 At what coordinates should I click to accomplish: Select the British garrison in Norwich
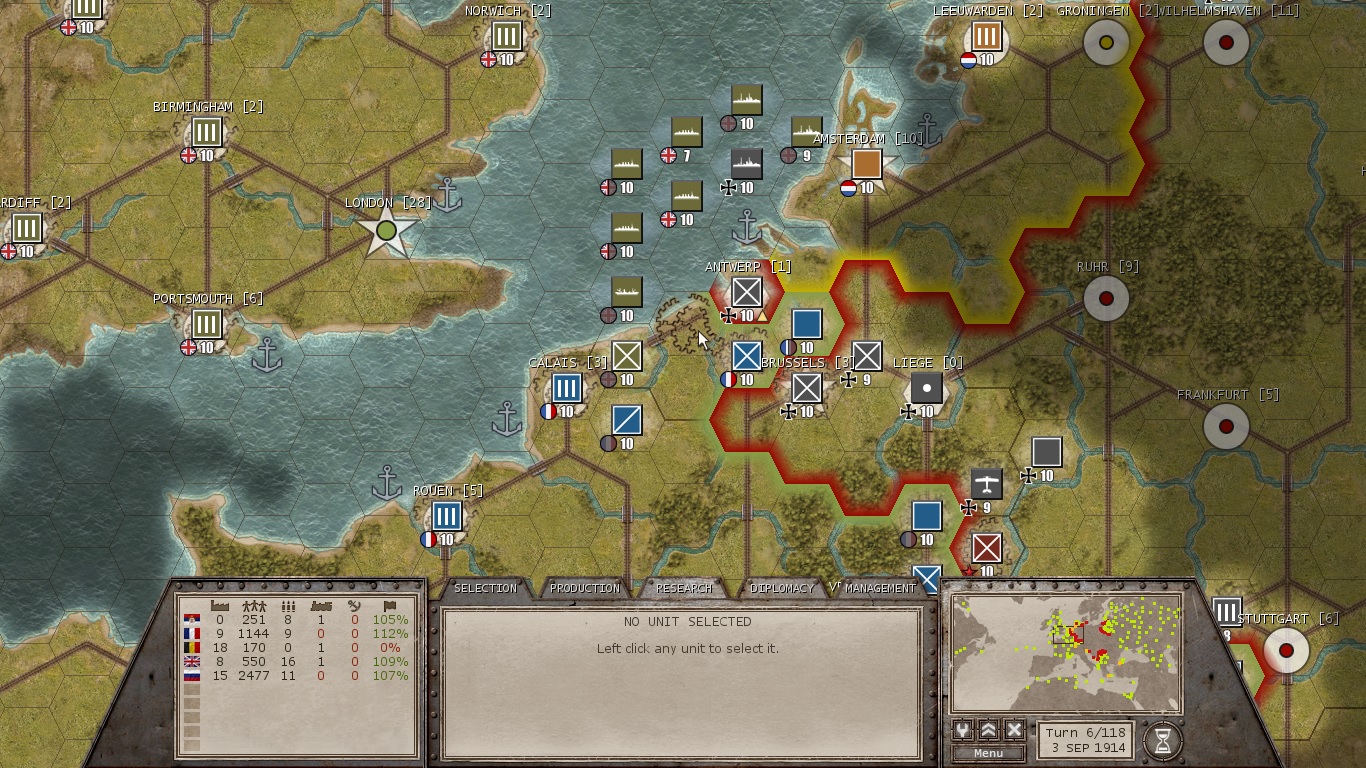[x=507, y=36]
